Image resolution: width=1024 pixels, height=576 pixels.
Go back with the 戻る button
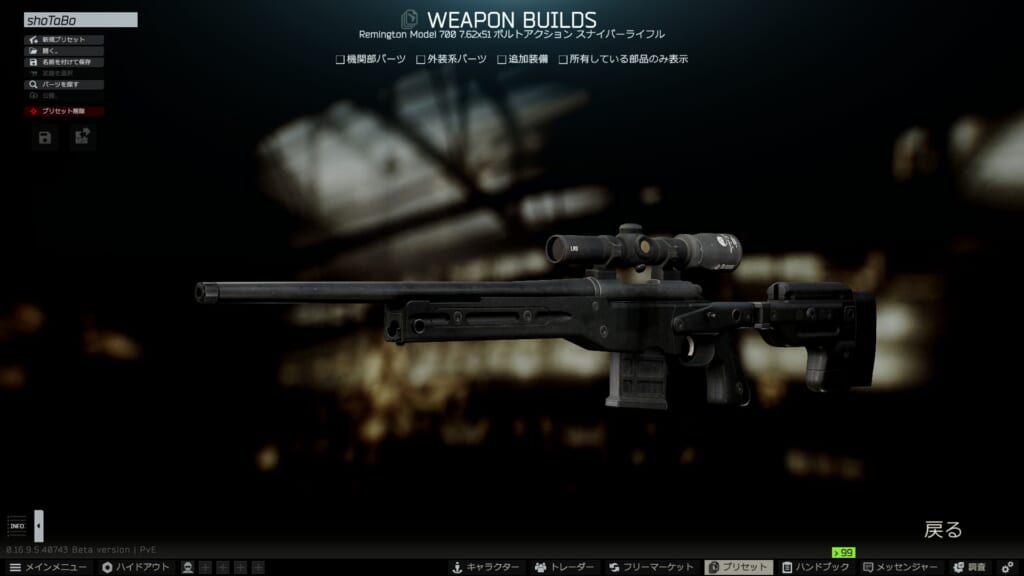[x=942, y=530]
